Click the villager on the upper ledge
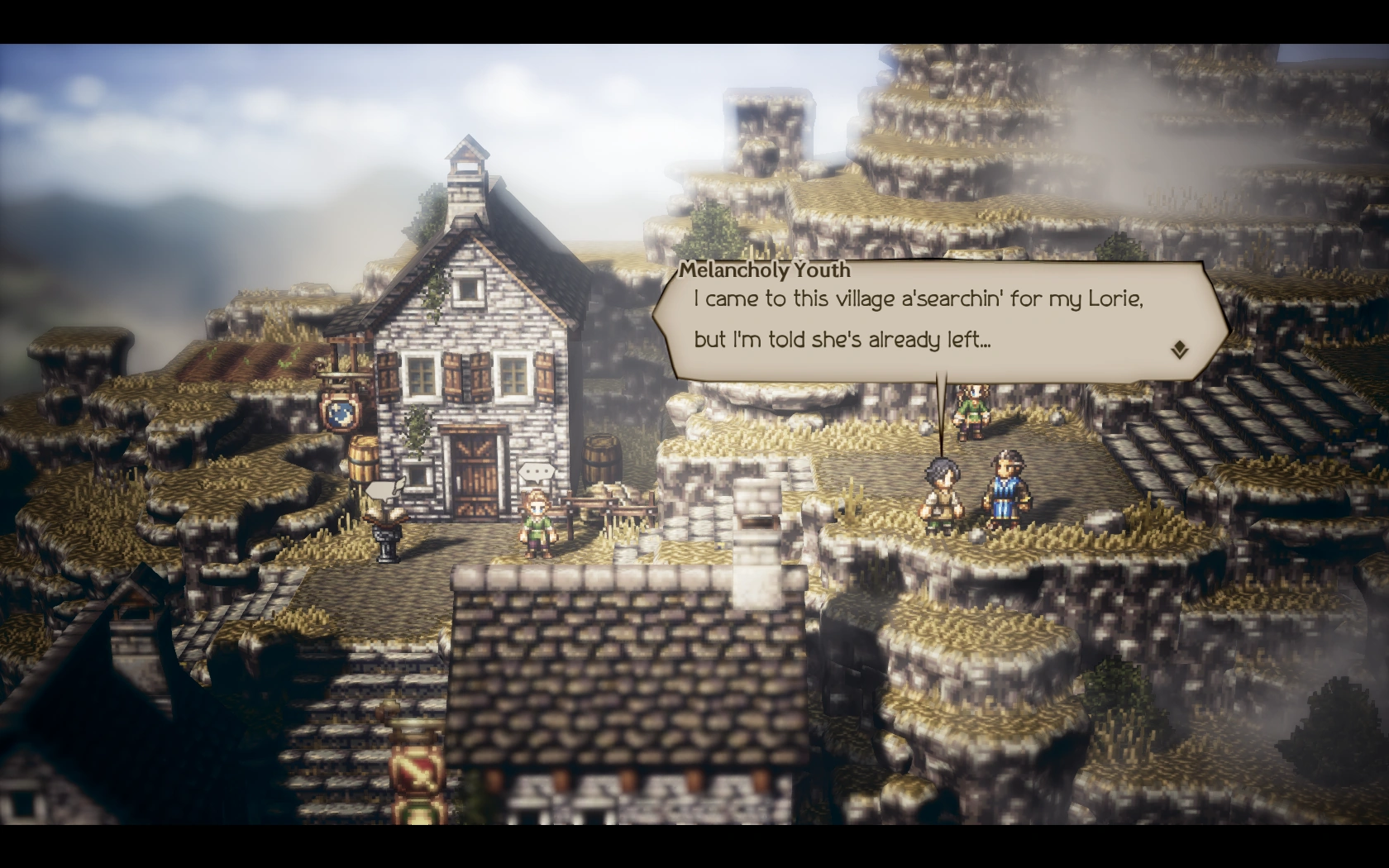Viewport: 1389px width, 868px height. click(971, 412)
